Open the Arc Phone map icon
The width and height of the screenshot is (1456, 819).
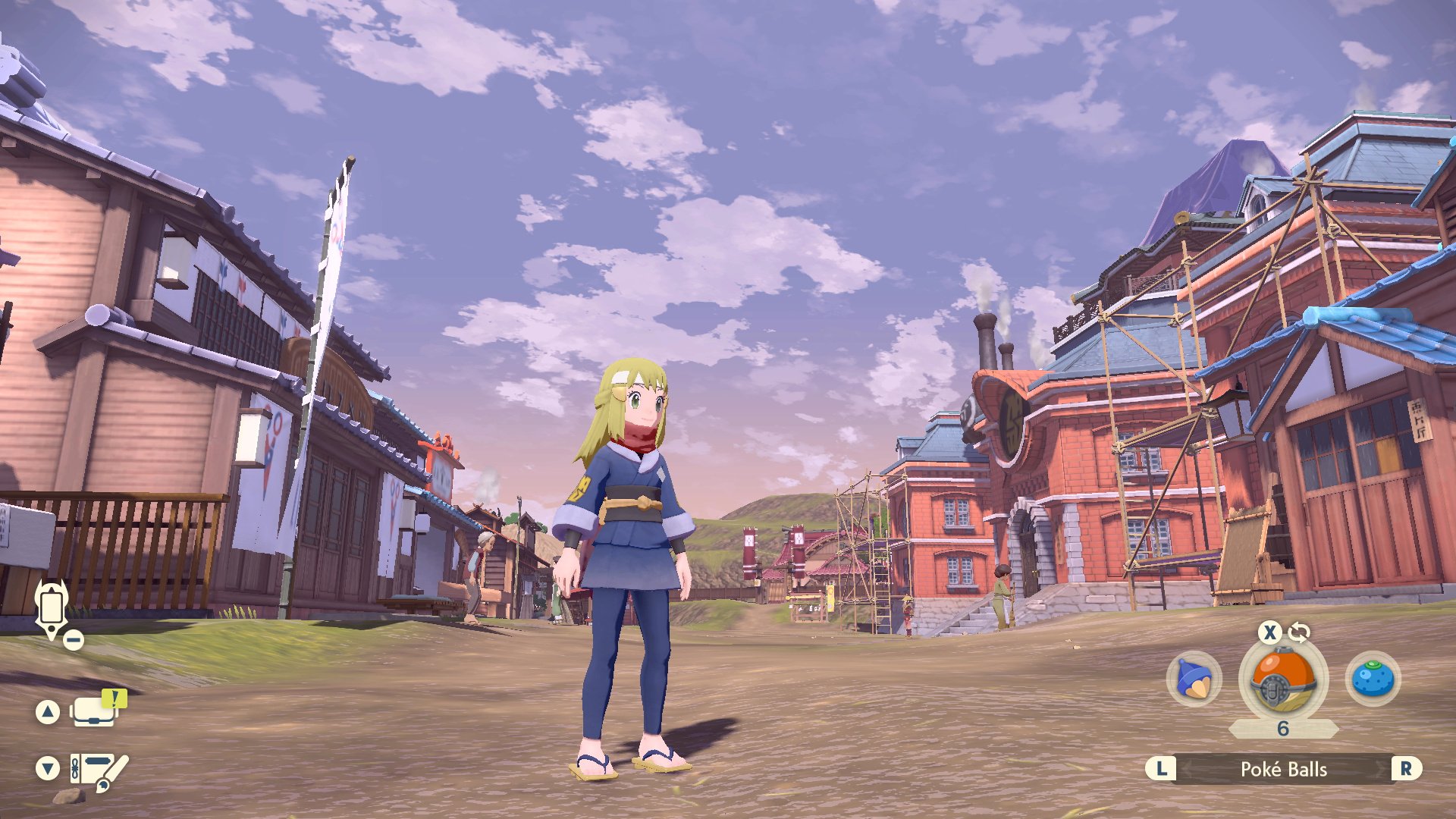(x=52, y=609)
